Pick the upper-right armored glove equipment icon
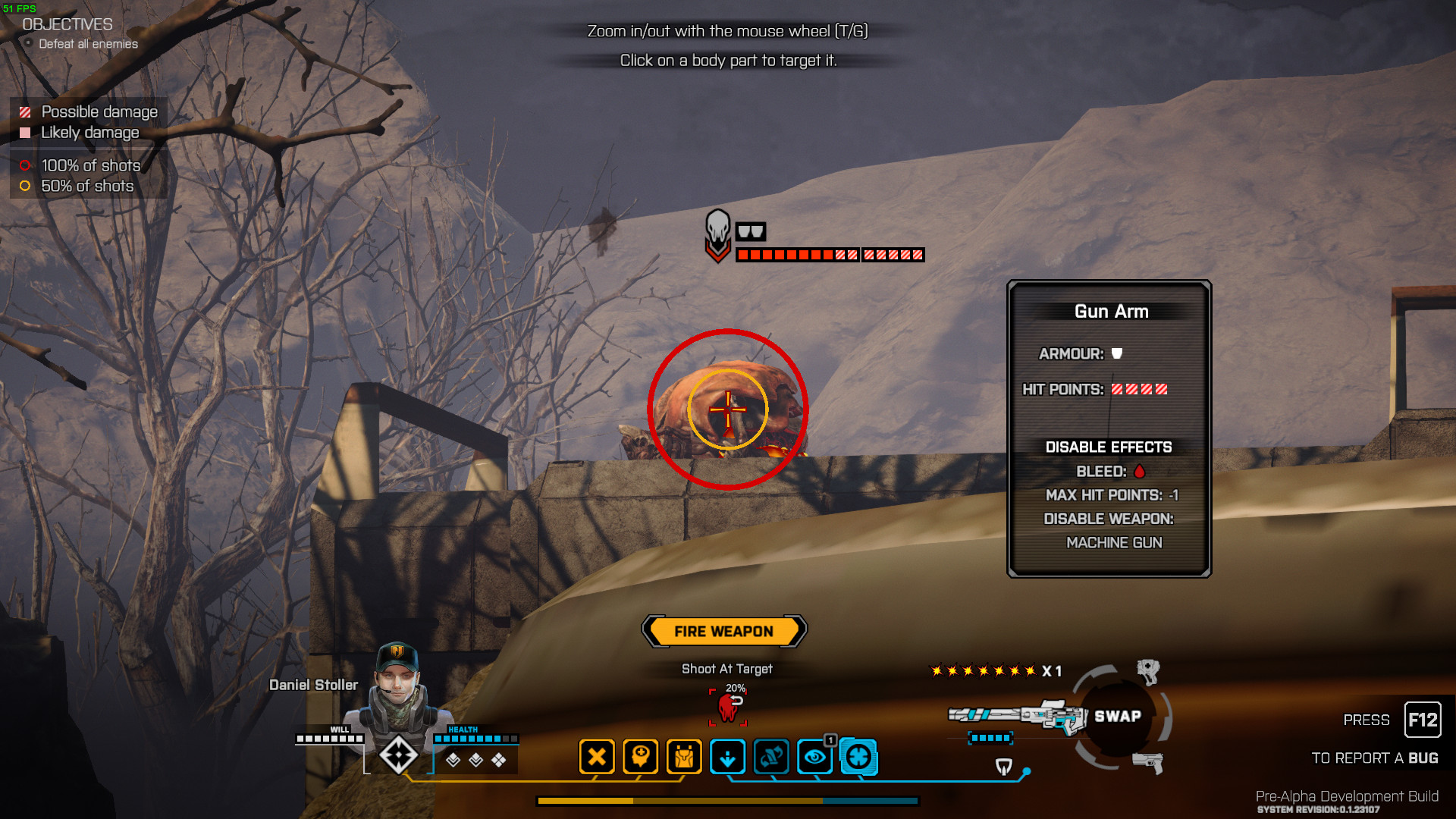The height and width of the screenshot is (819, 1456). coord(1148,670)
